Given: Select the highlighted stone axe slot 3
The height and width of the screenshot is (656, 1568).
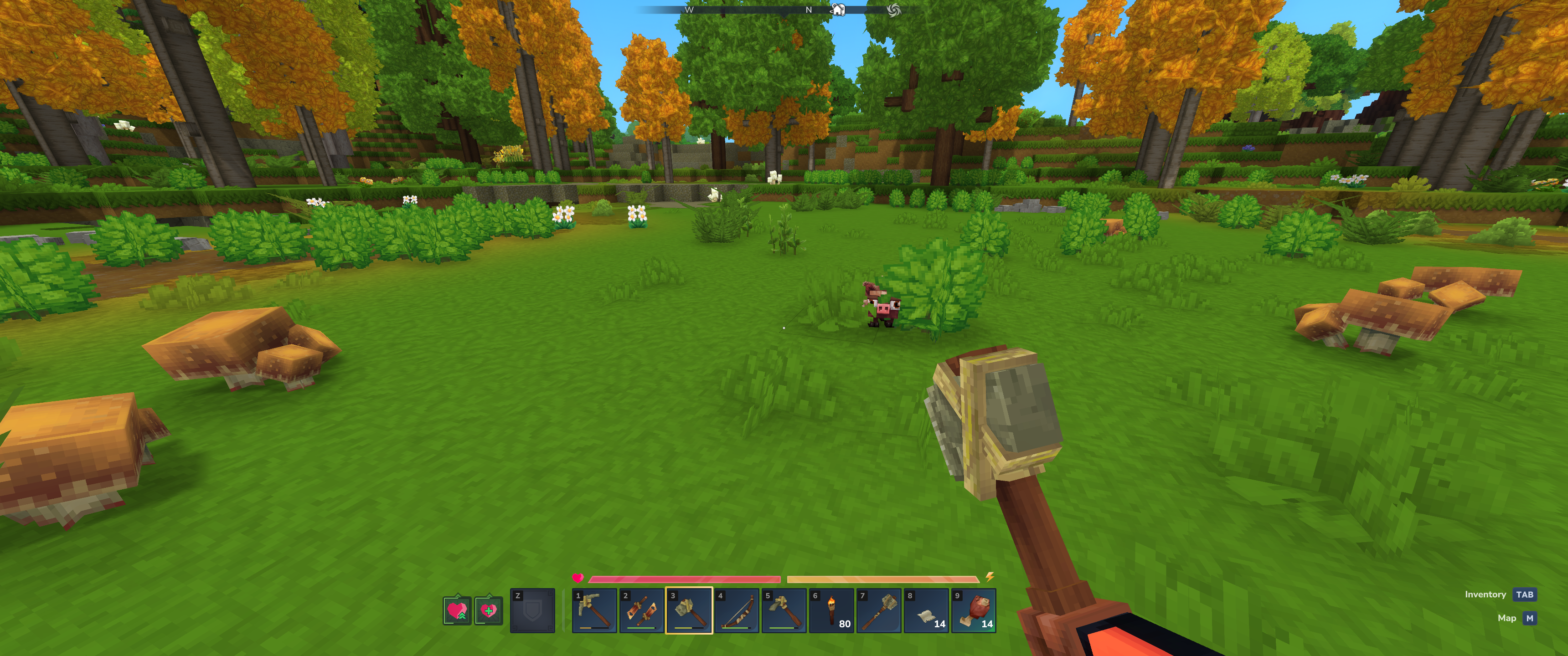Looking at the screenshot, I should (x=689, y=610).
